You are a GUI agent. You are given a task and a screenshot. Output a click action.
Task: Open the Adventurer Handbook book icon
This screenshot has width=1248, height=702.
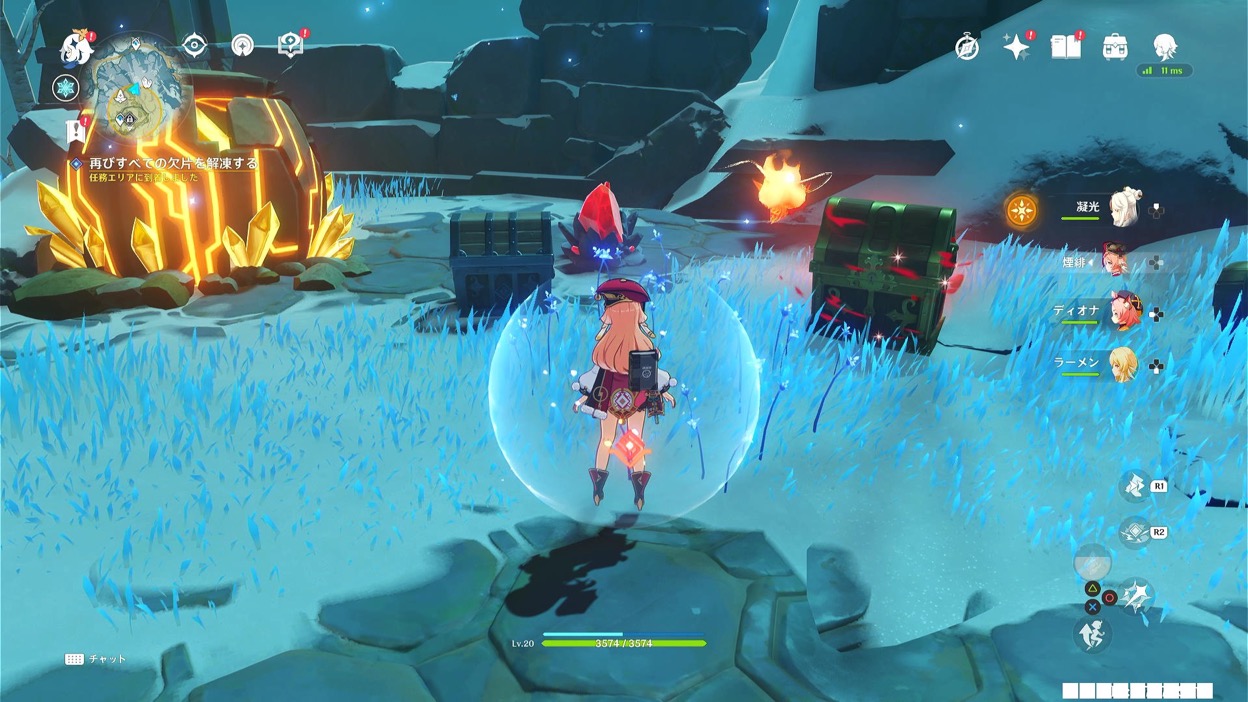click(x=1066, y=46)
